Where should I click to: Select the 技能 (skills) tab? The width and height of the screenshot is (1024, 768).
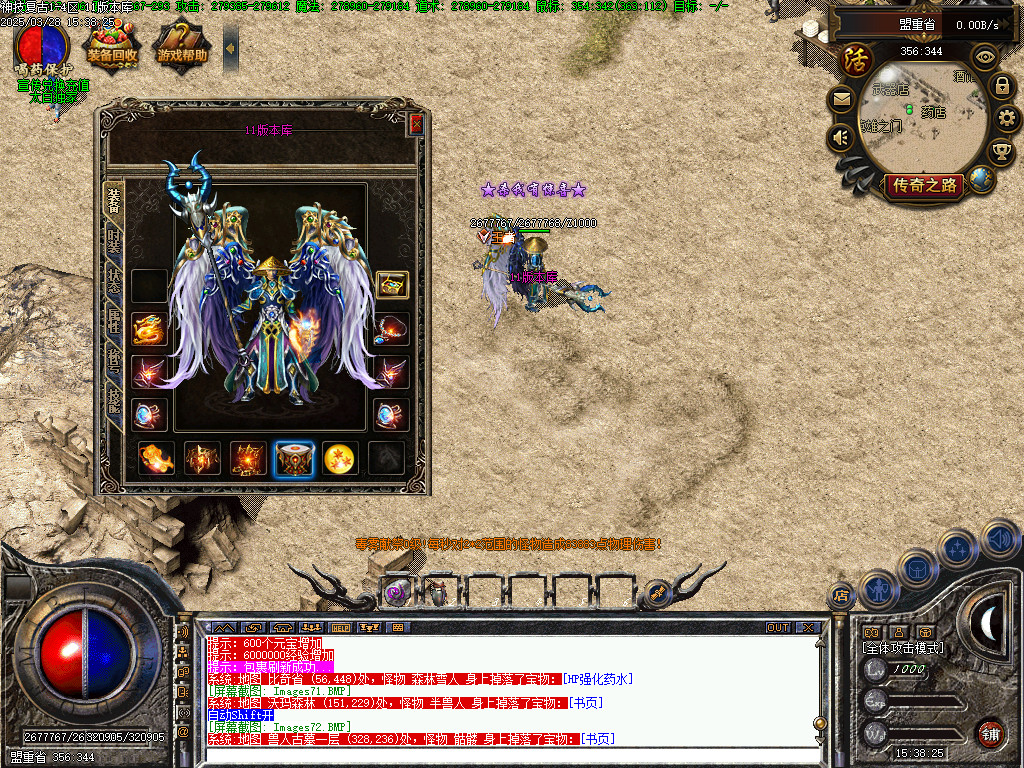pos(114,402)
